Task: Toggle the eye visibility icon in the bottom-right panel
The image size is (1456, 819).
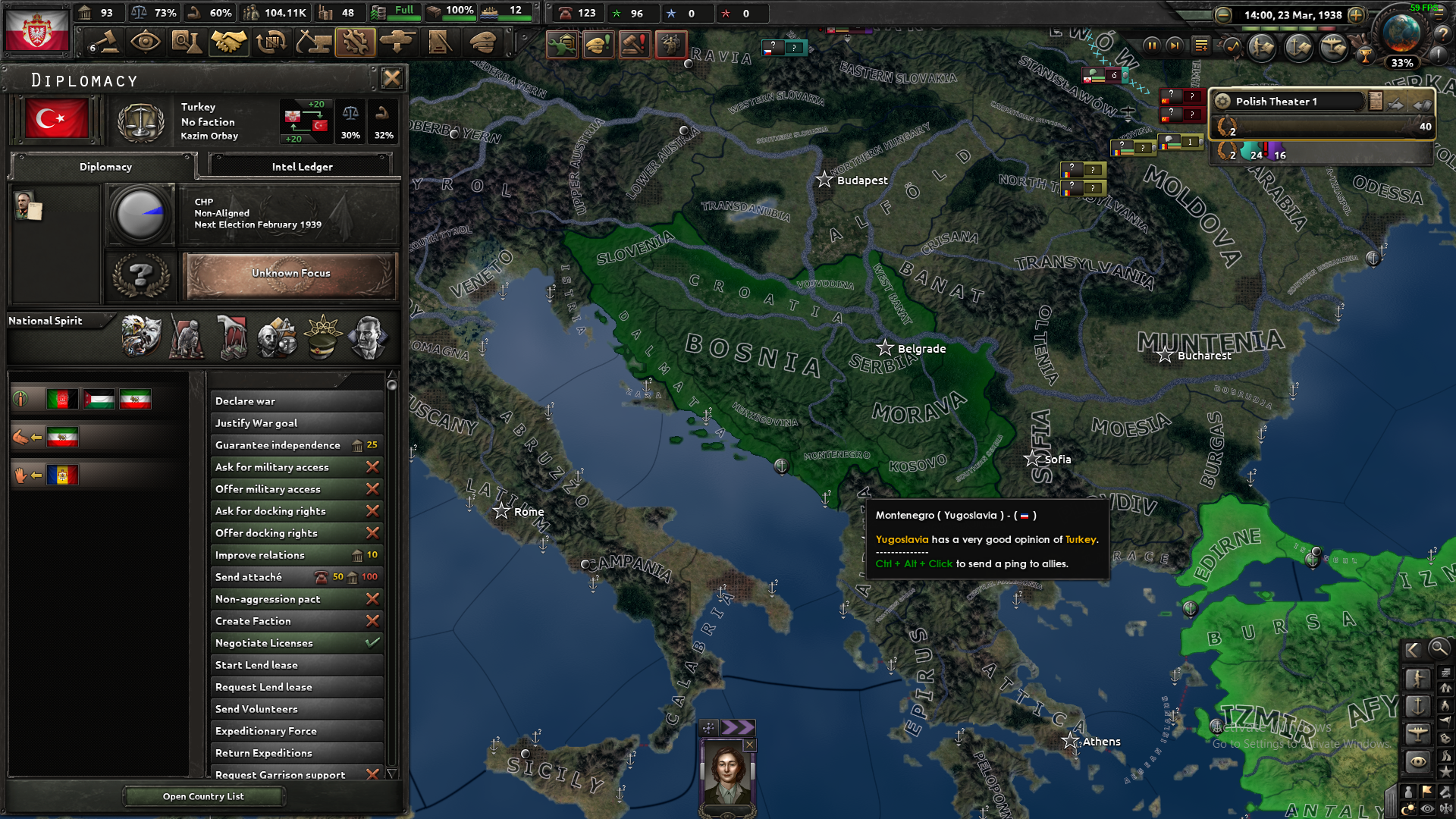Action: [x=1426, y=808]
